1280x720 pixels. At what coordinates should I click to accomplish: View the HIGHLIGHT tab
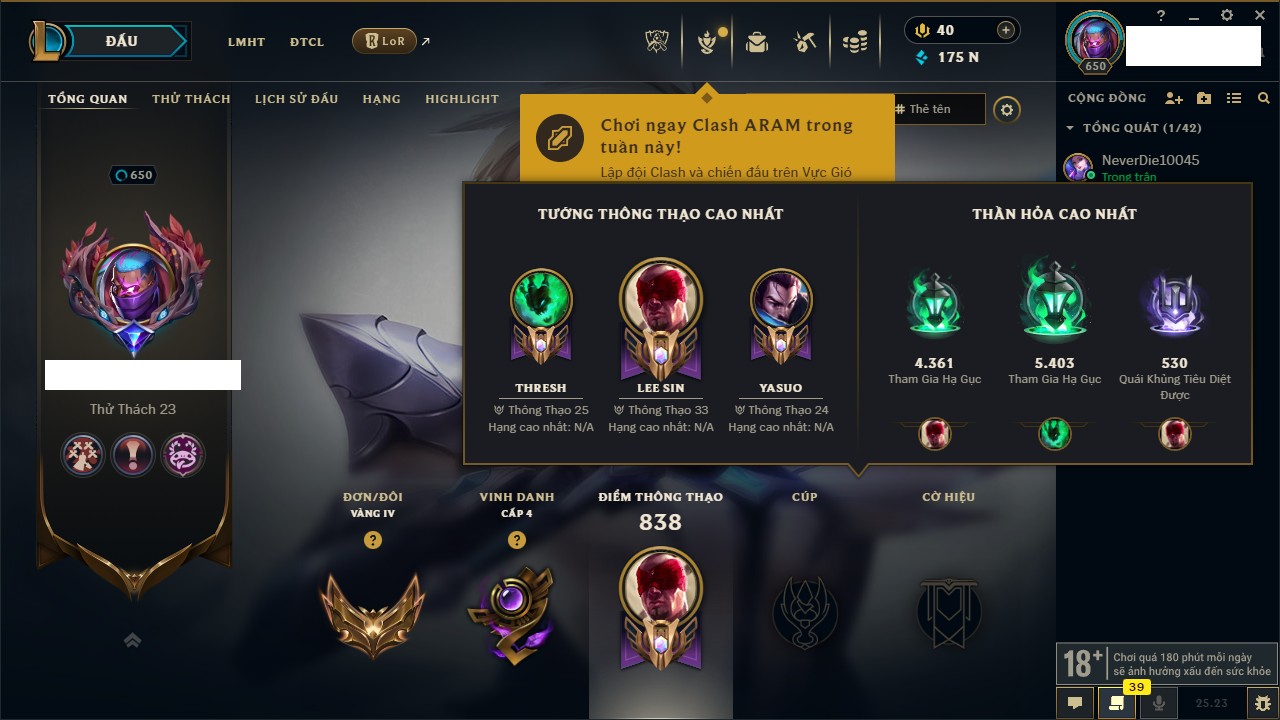point(461,99)
